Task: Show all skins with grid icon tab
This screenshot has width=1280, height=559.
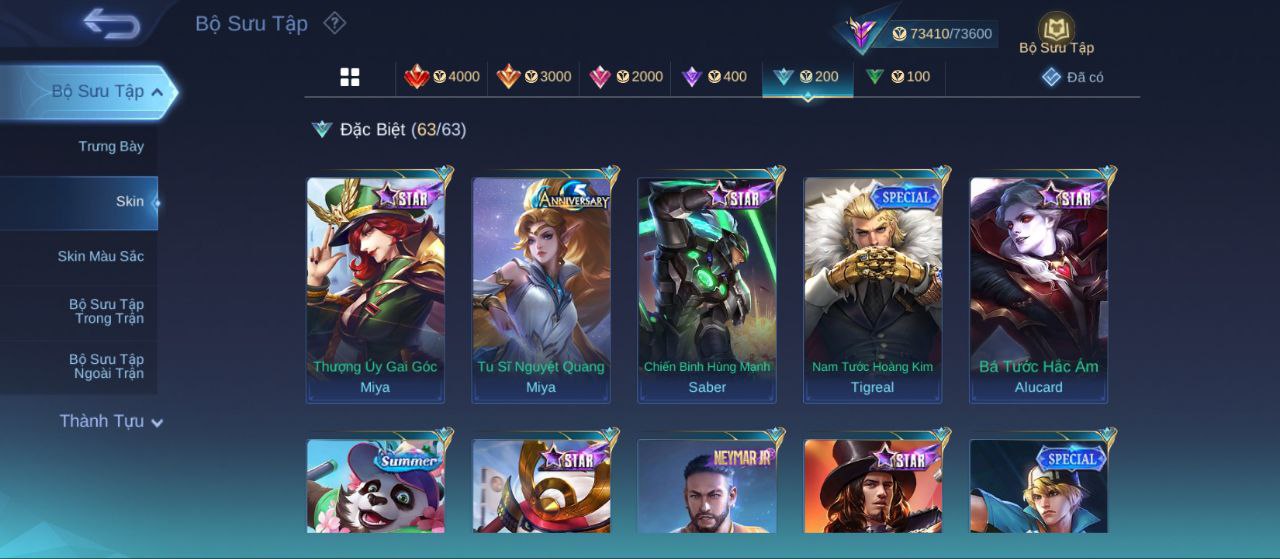Action: [x=350, y=77]
